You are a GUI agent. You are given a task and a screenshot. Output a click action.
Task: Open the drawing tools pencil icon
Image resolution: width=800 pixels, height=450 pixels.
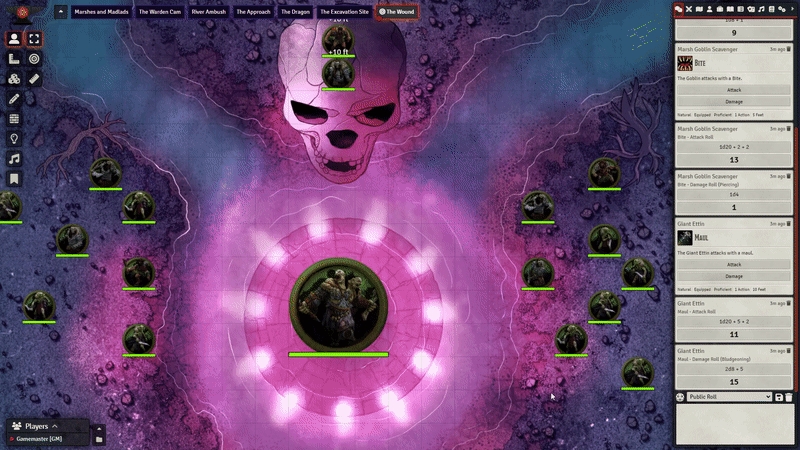coord(15,99)
